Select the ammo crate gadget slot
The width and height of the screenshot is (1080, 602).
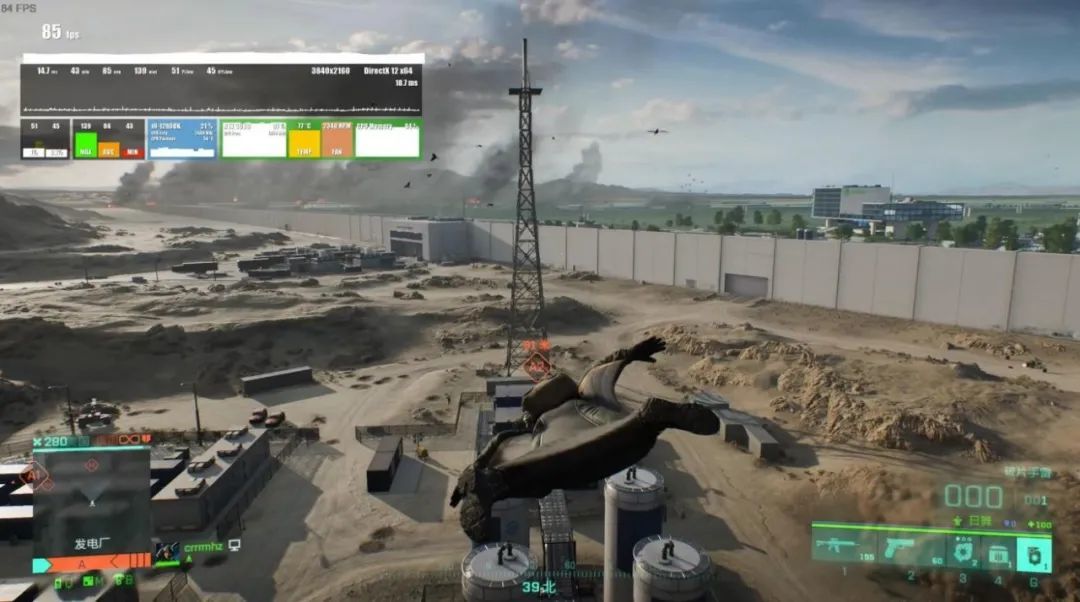coord(997,553)
